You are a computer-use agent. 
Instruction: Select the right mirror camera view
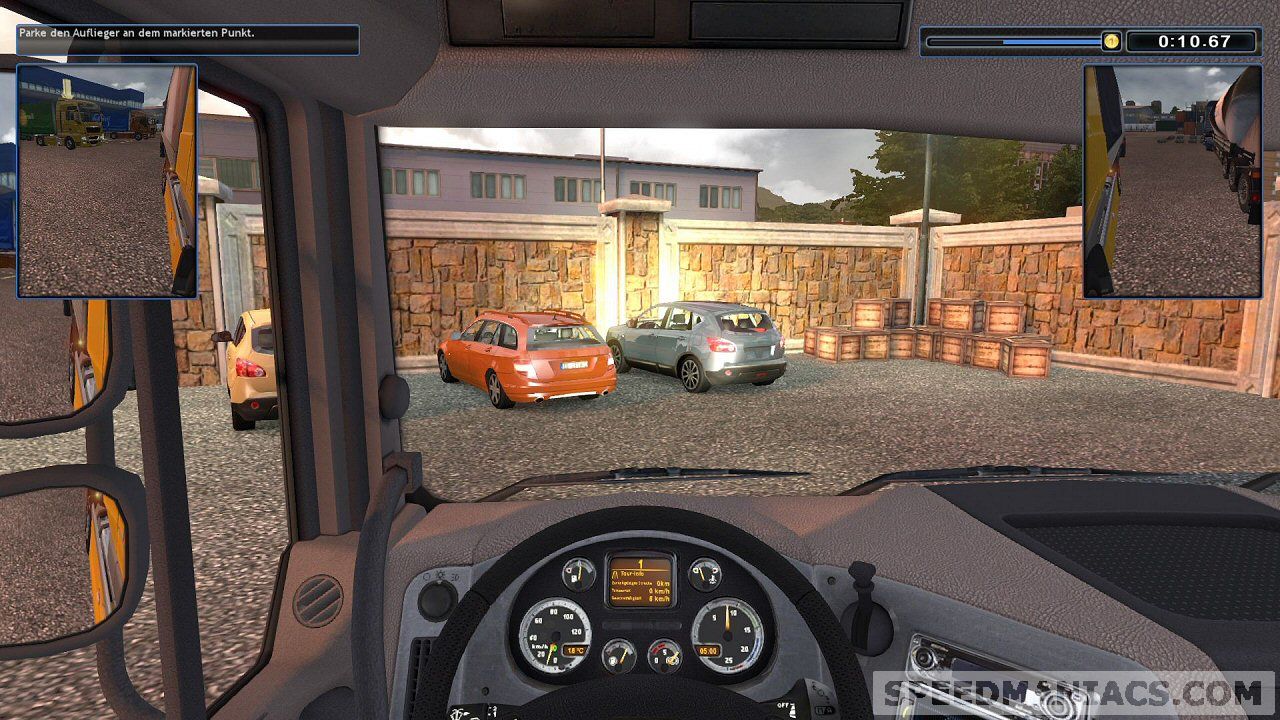pos(1172,181)
